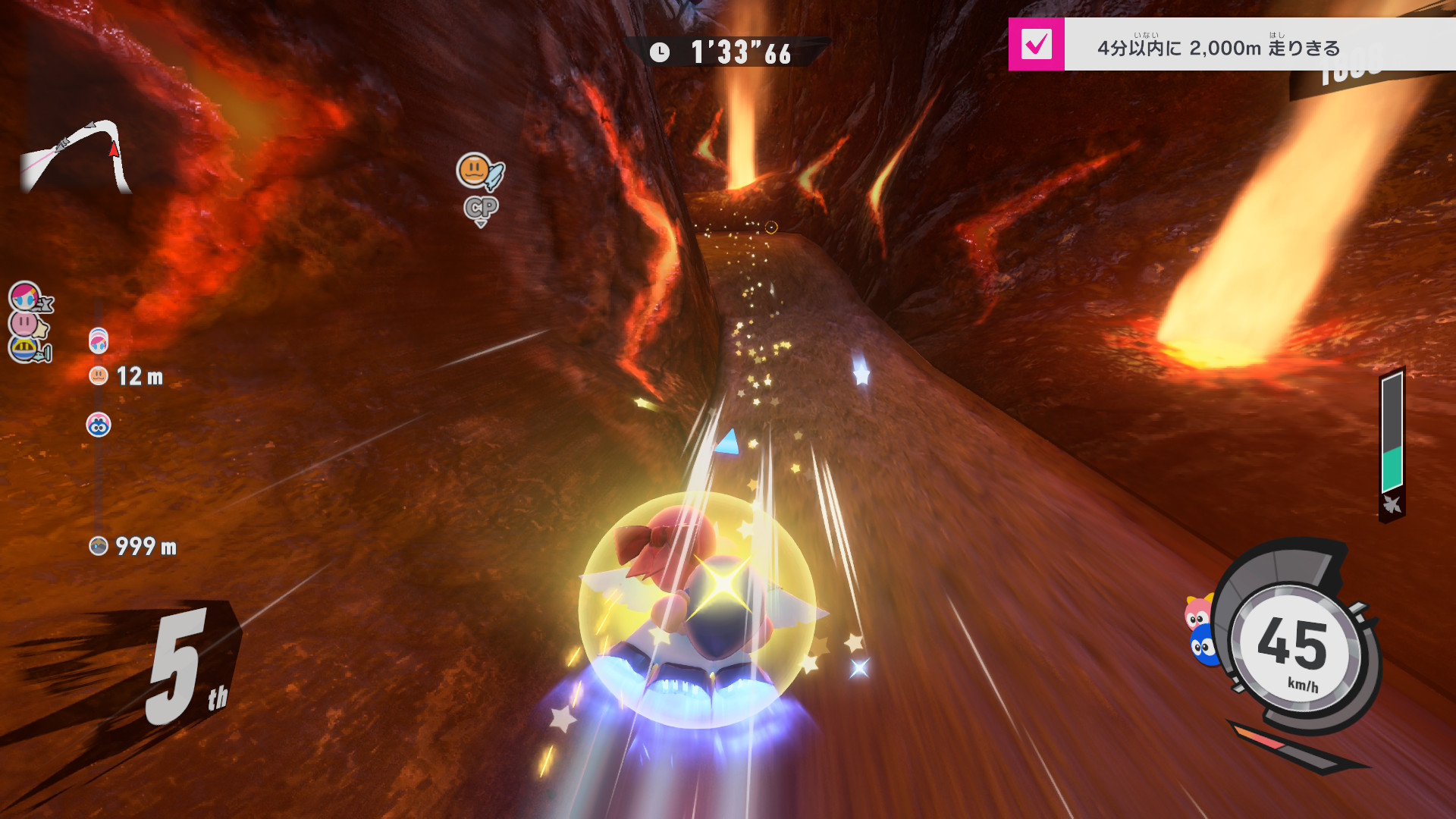The image size is (1456, 819).
Task: Choose the pink Kirby icon in the rankings
Action: [x=26, y=324]
